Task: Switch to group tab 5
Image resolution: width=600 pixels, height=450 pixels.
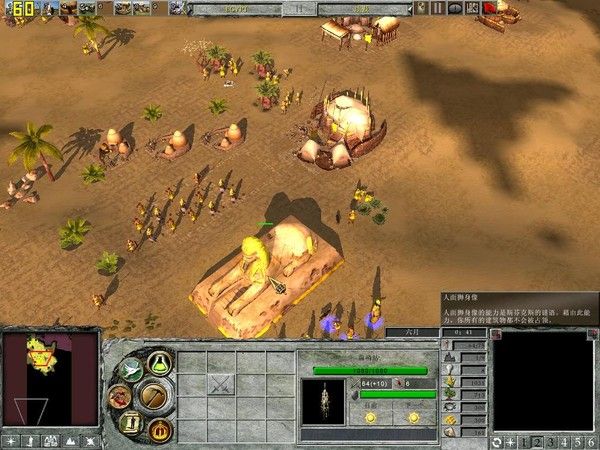Action: 578,441
